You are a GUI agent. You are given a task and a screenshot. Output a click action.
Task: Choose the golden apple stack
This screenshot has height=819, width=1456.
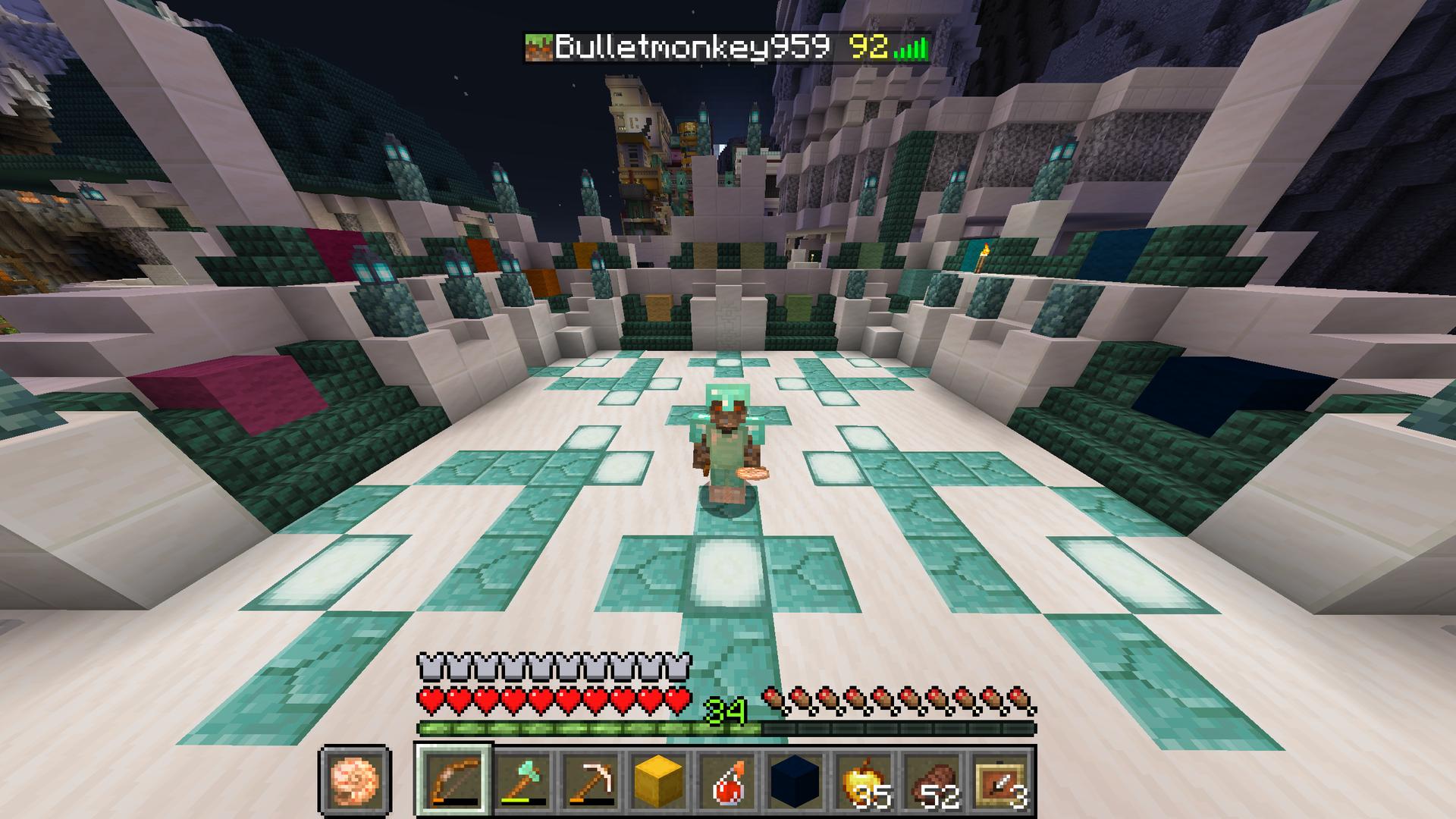tap(863, 780)
